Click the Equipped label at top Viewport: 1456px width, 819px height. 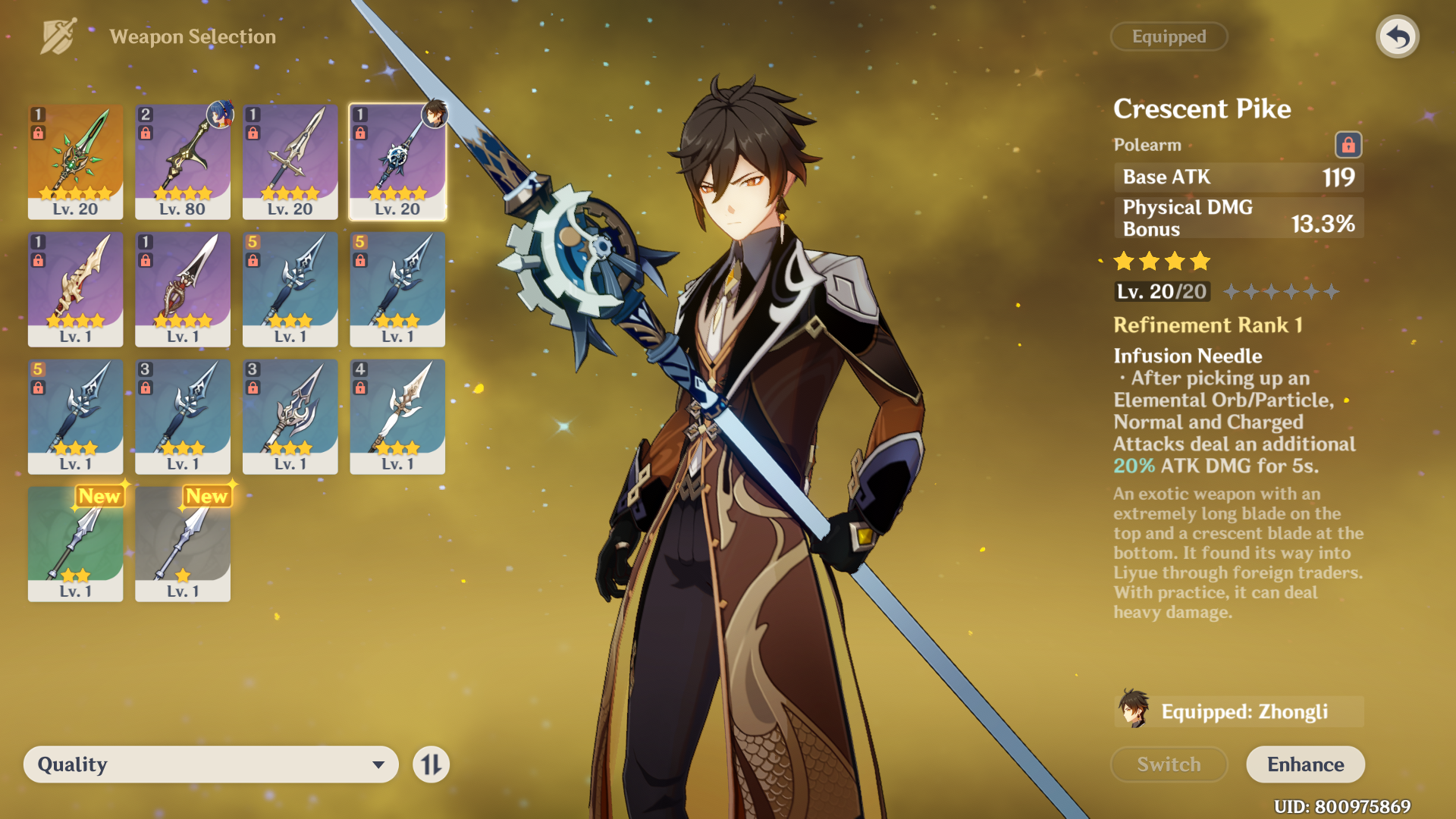click(1169, 36)
